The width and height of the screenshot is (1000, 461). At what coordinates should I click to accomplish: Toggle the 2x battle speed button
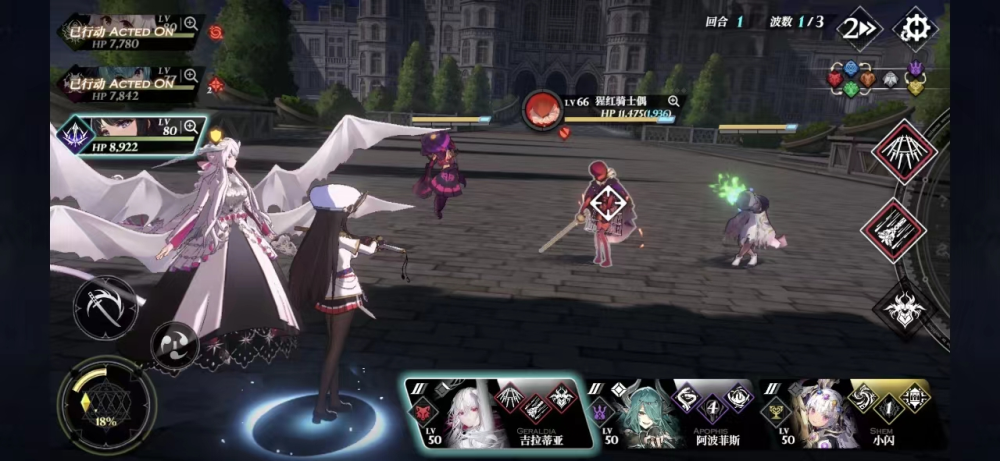[x=857, y=28]
